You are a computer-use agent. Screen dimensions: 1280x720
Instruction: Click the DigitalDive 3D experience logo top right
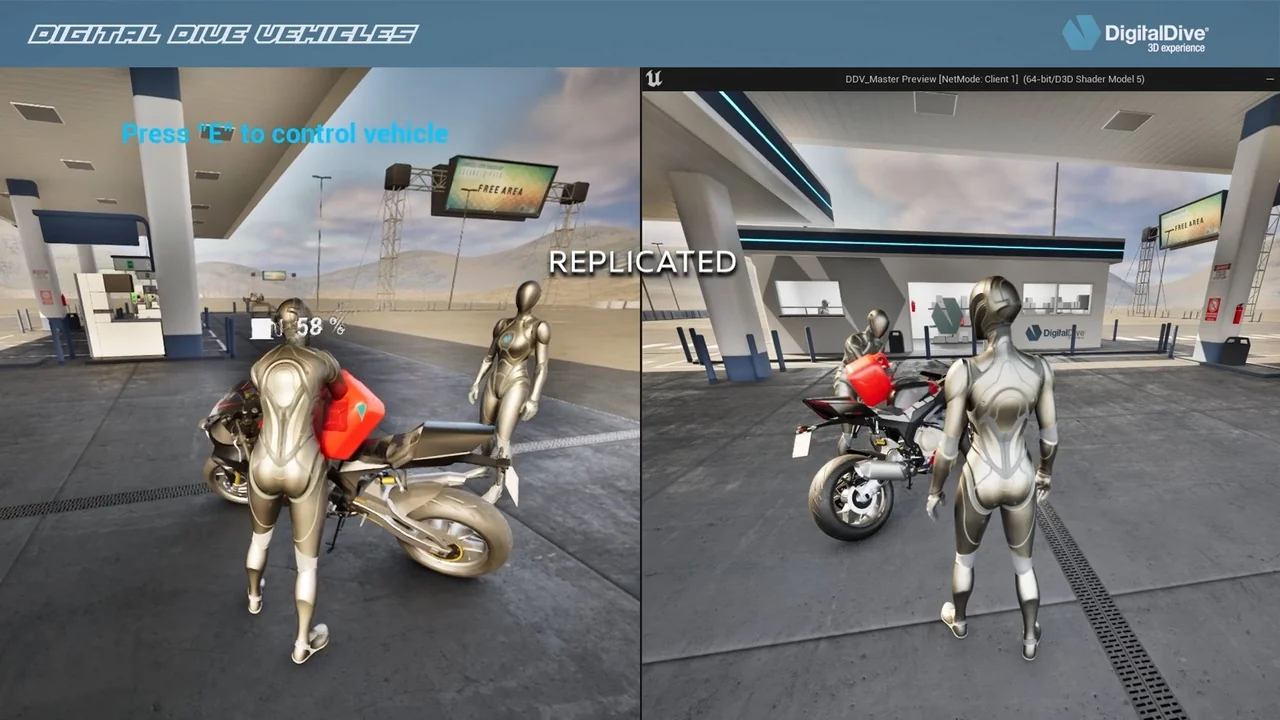click(1140, 31)
